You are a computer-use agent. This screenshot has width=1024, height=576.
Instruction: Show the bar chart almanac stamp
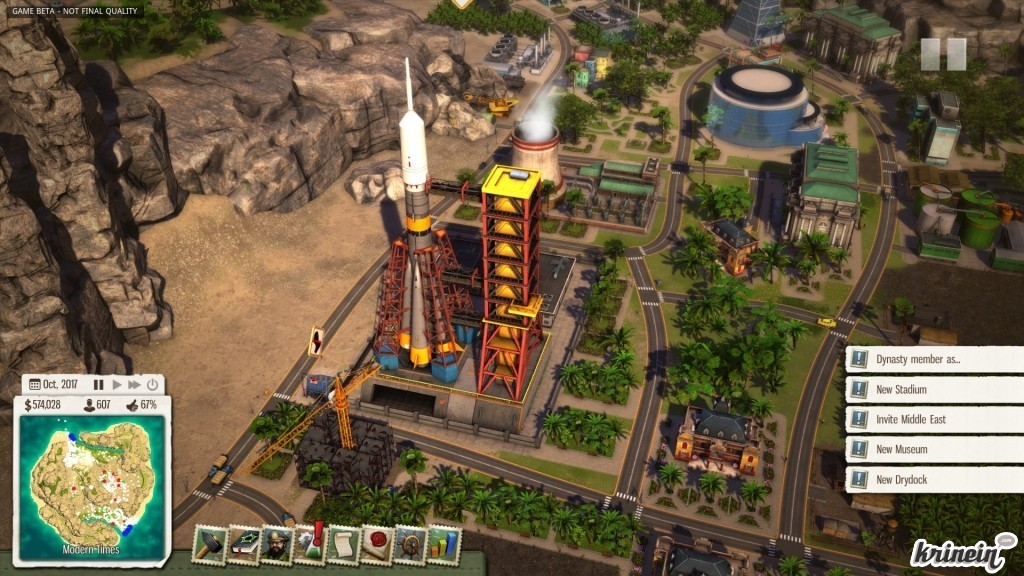(443, 545)
